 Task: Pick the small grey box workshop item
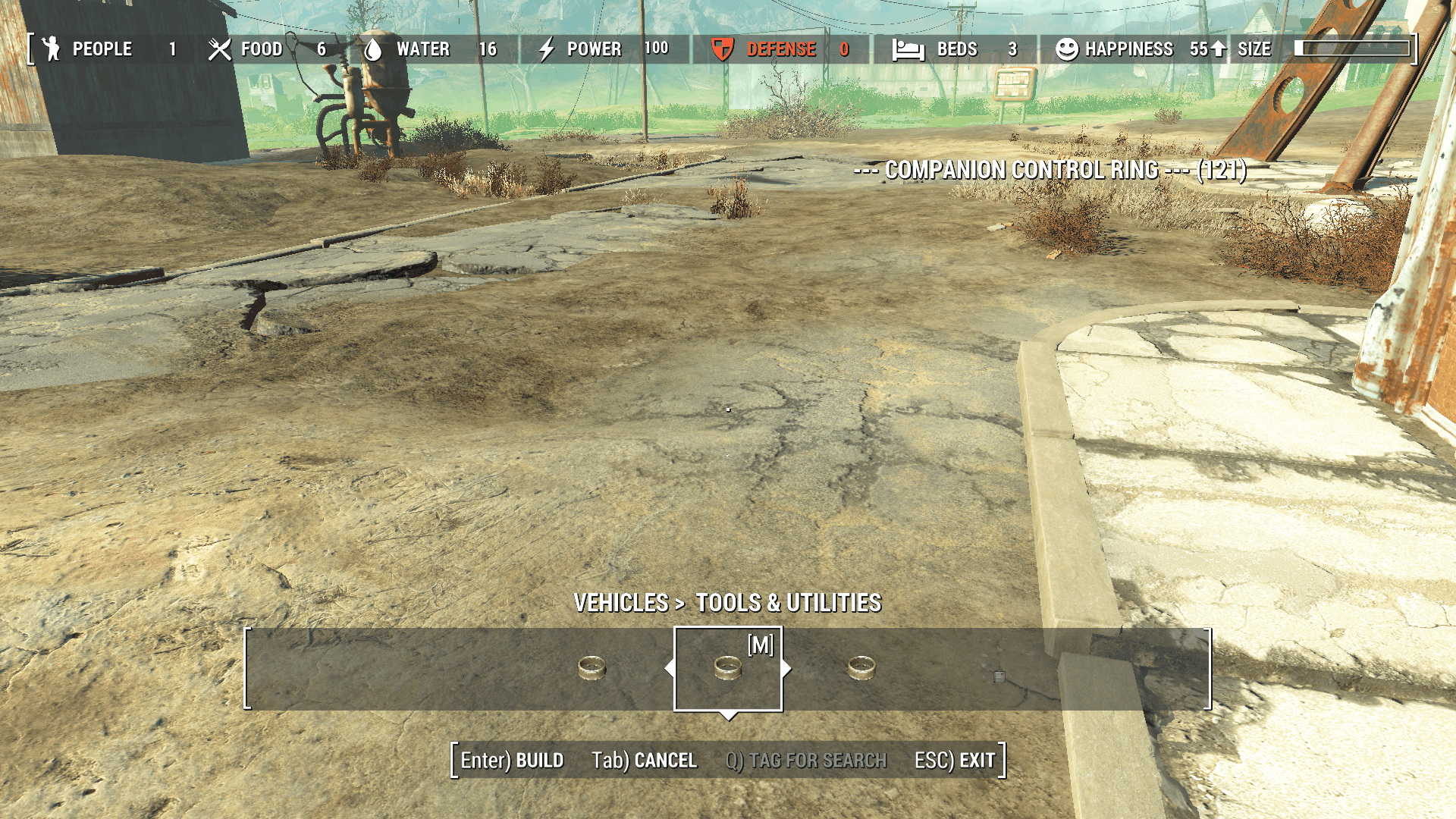point(999,676)
